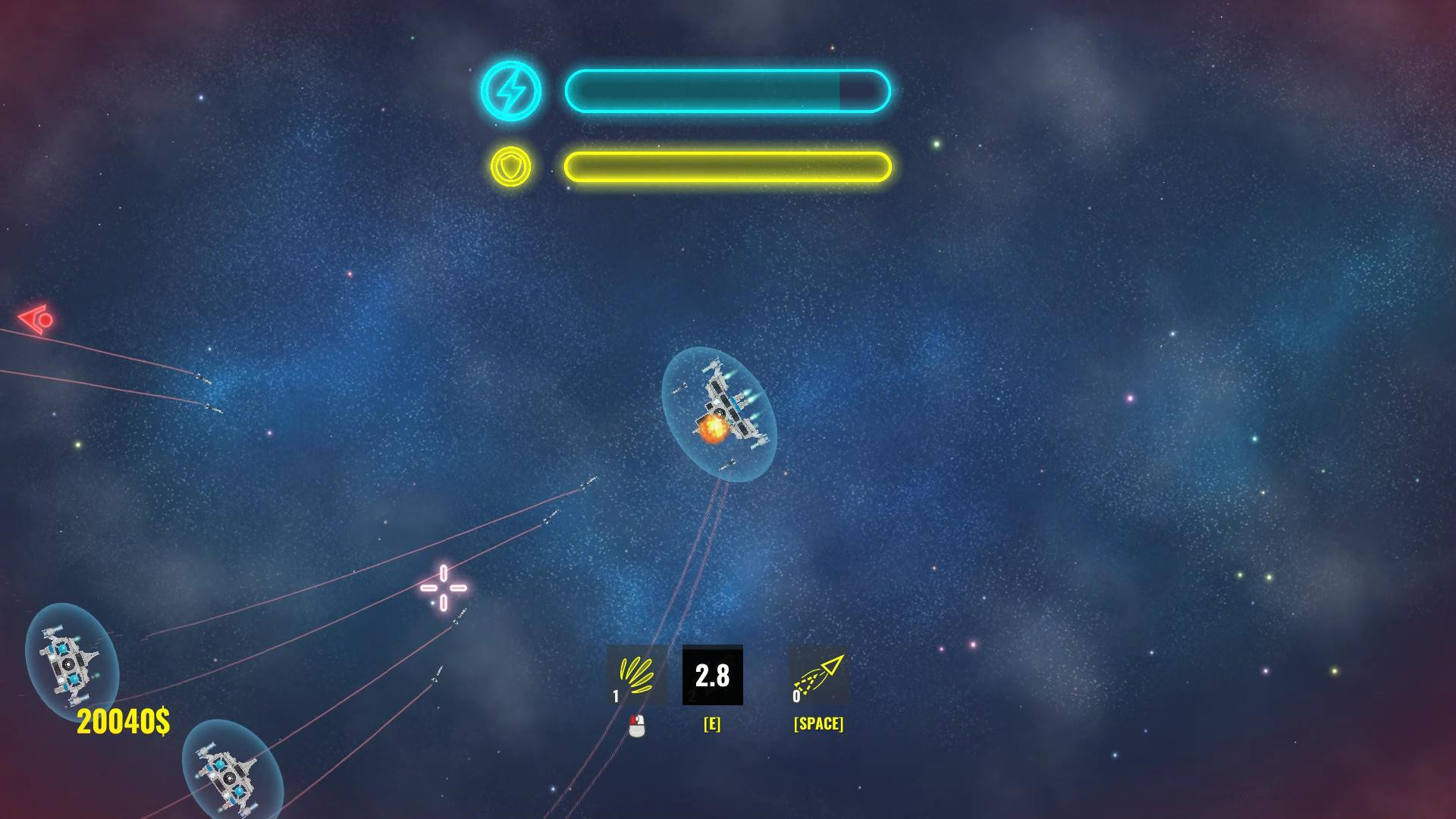Click the pink targeting crosshair
Viewport: 1456px width, 819px height.
[442, 586]
